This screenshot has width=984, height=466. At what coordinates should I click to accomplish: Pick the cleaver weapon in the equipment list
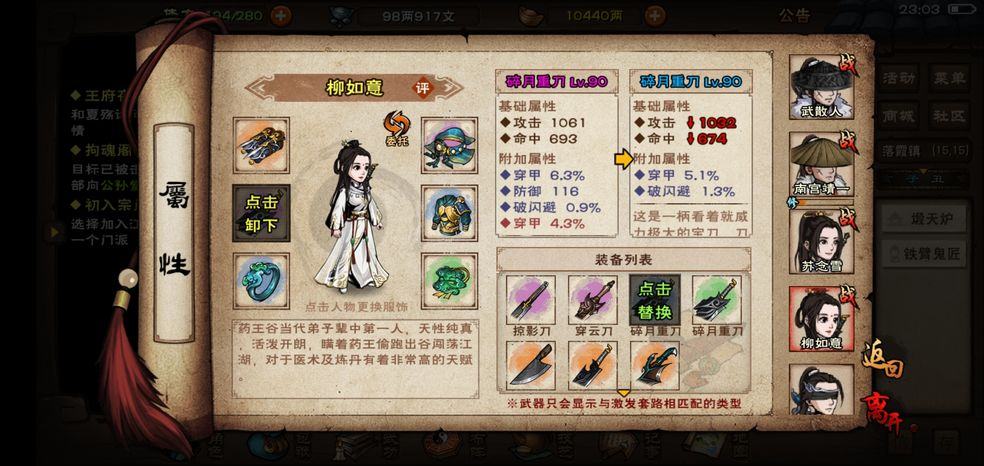[531, 365]
